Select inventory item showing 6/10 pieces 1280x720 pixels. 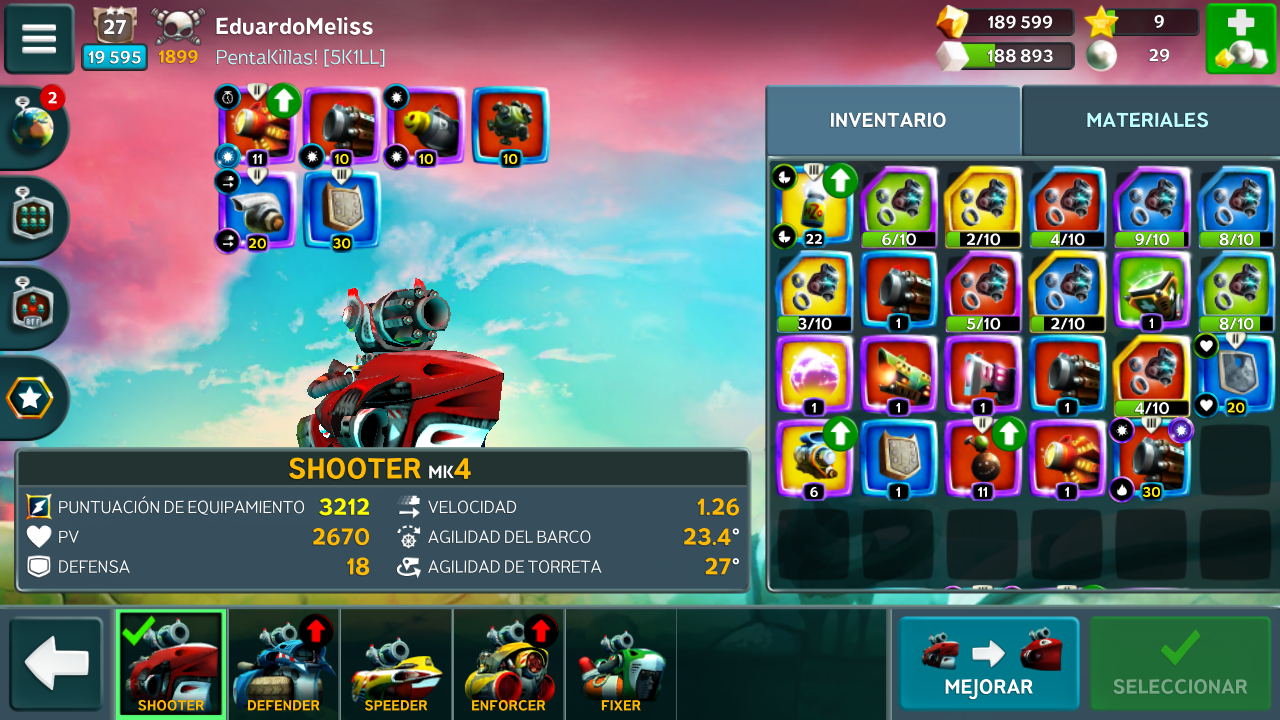(x=898, y=206)
